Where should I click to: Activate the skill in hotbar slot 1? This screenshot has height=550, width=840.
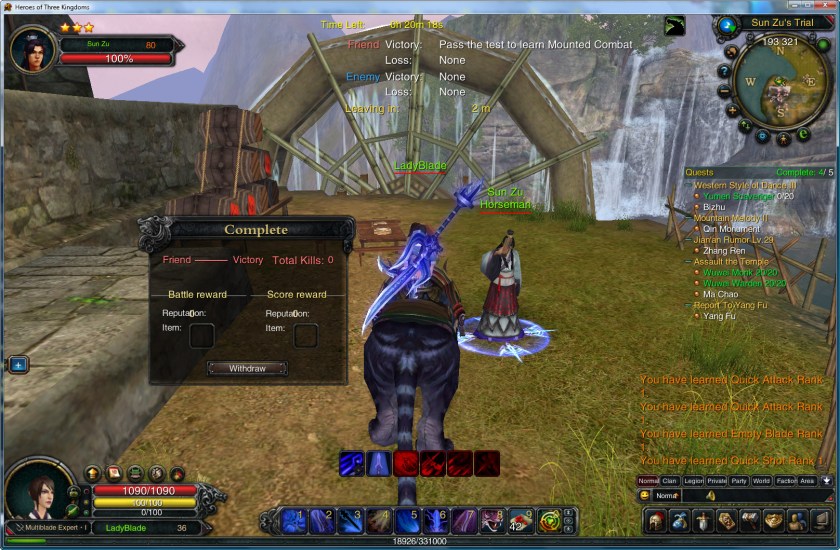pyautogui.click(x=293, y=520)
